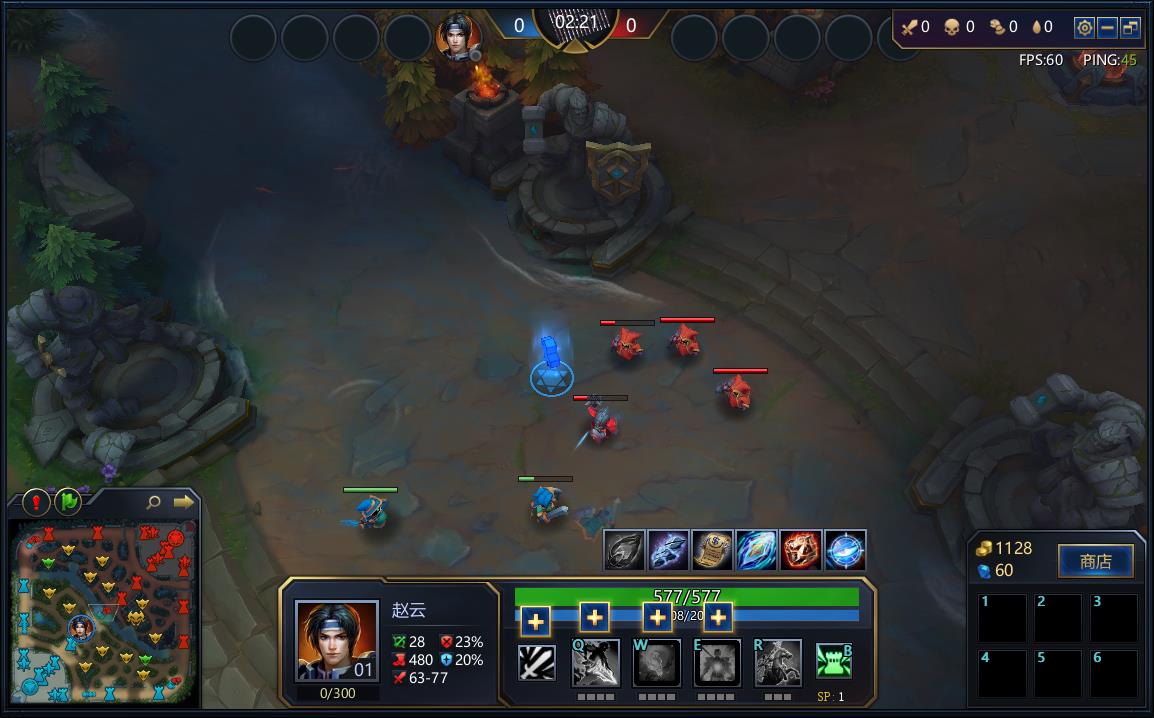Level up the Q ability with its plus button
1154x718 pixels.
[536, 621]
